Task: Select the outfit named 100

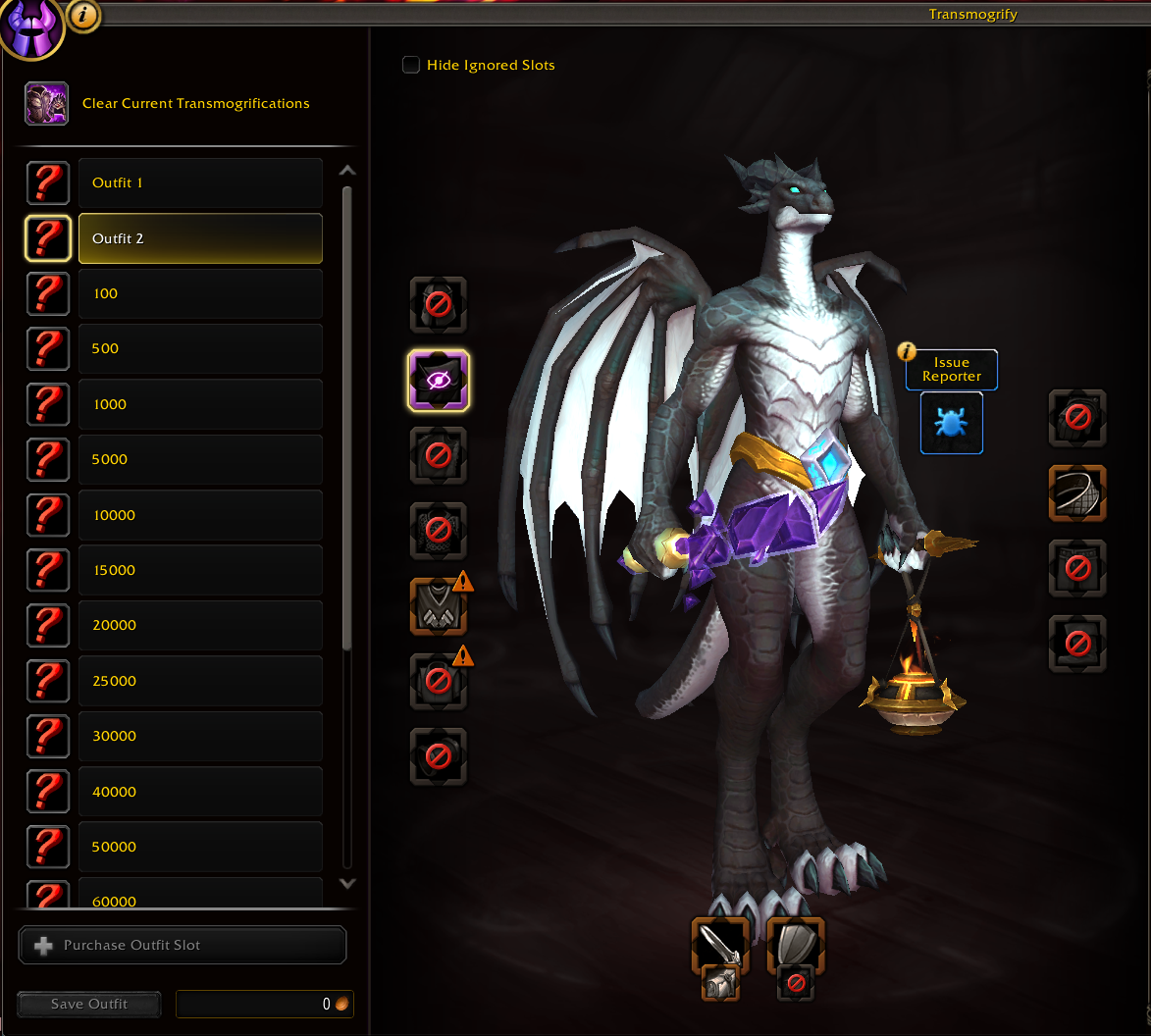Action: coord(200,293)
